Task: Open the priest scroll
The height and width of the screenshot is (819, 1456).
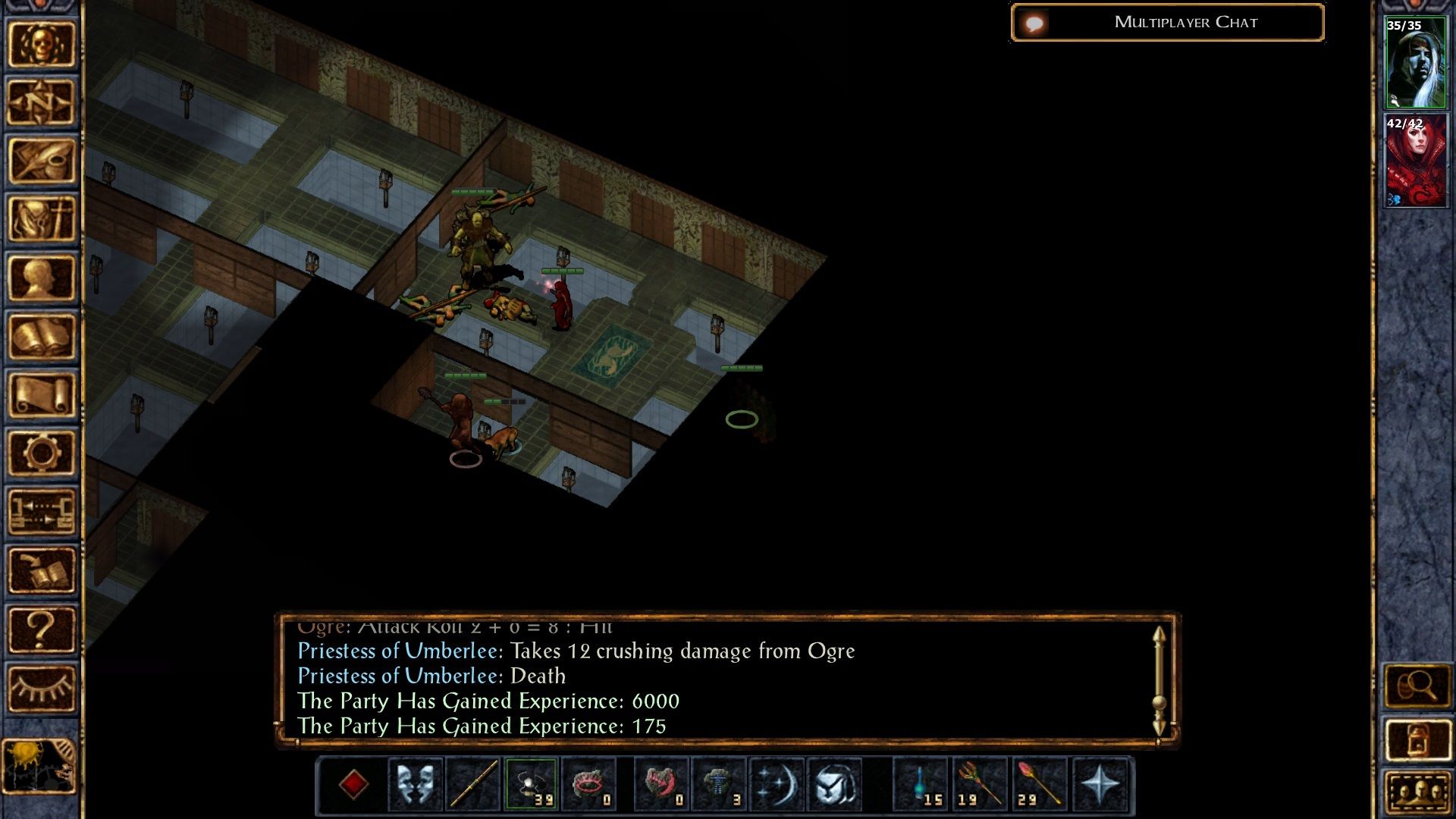Action: [x=42, y=395]
